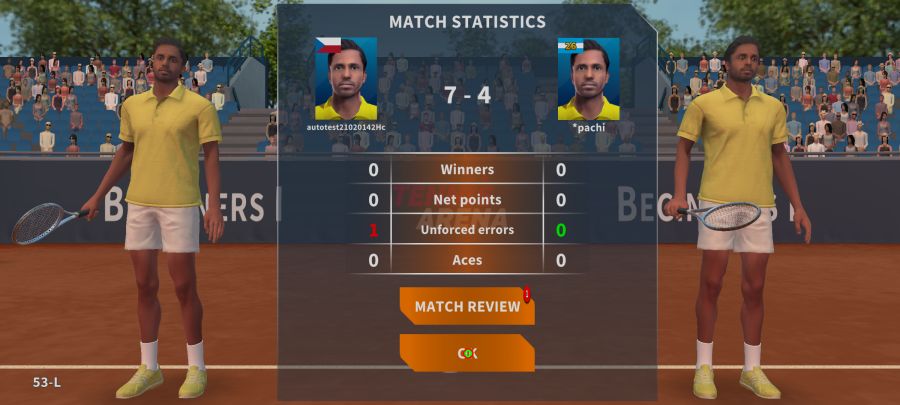The width and height of the screenshot is (900, 405).
Task: Select pachi player portrait
Action: [588, 79]
